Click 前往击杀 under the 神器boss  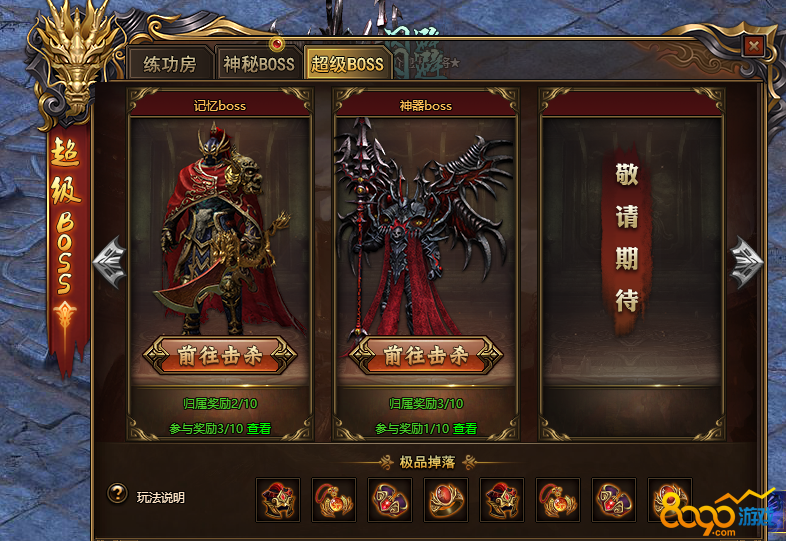(427, 356)
